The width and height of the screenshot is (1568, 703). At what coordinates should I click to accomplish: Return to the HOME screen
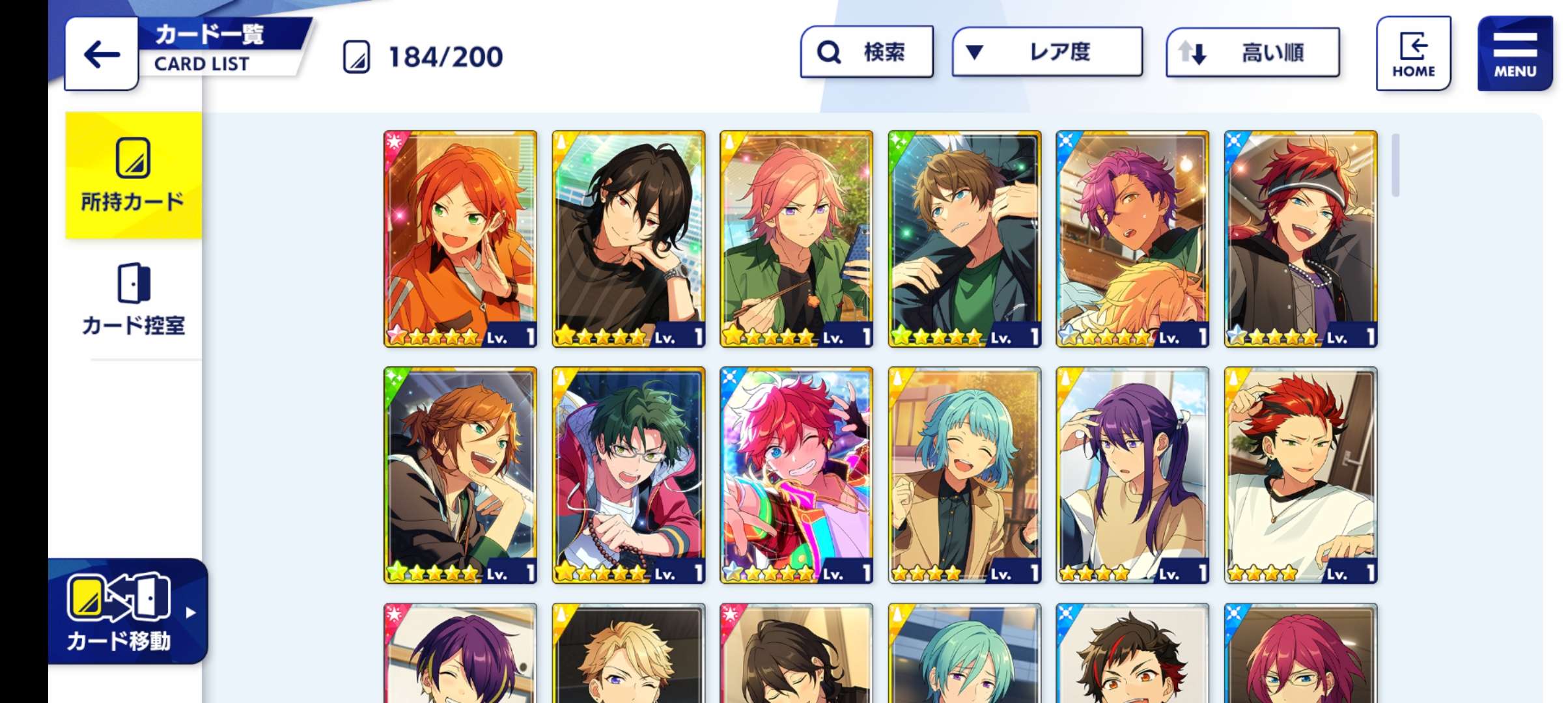click(1413, 54)
